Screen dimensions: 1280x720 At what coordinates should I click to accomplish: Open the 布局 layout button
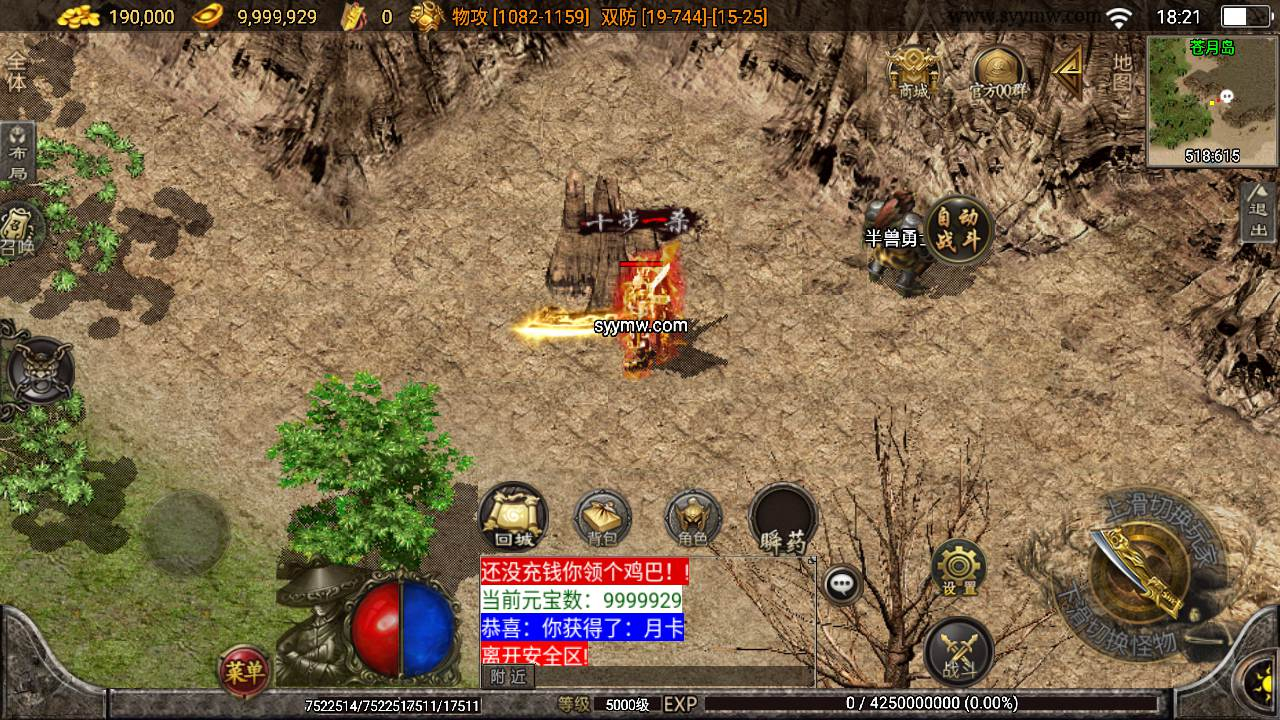(x=18, y=152)
